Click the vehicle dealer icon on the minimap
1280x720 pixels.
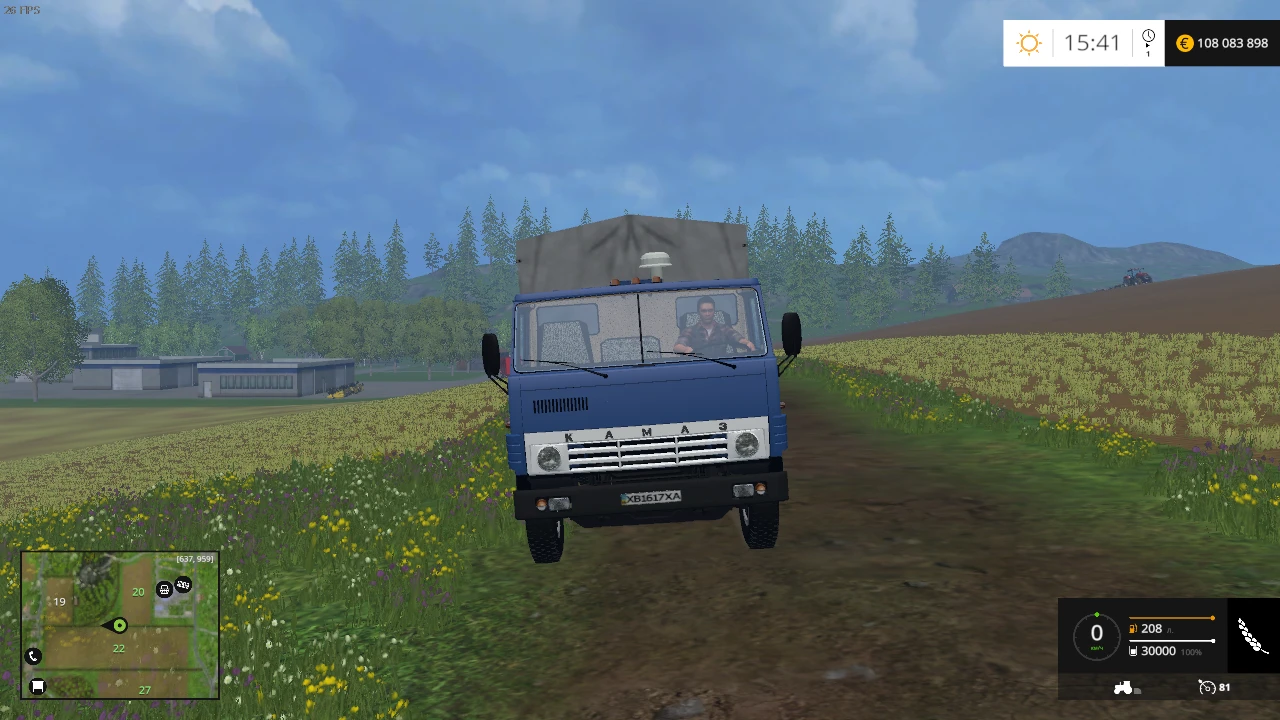coord(183,585)
